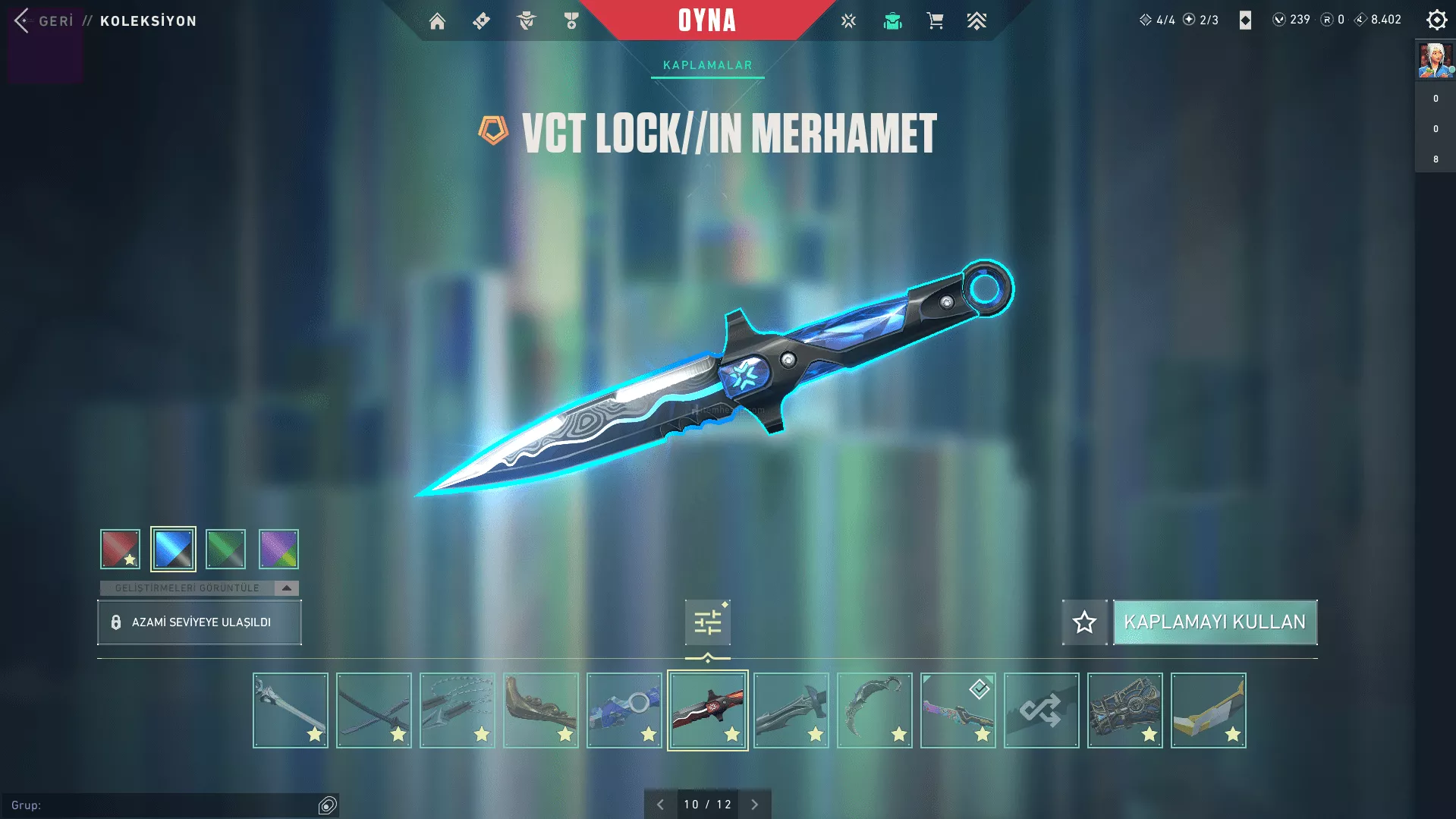
Task: Click Kaplamayı Kullan to equip skin
Action: [1215, 622]
